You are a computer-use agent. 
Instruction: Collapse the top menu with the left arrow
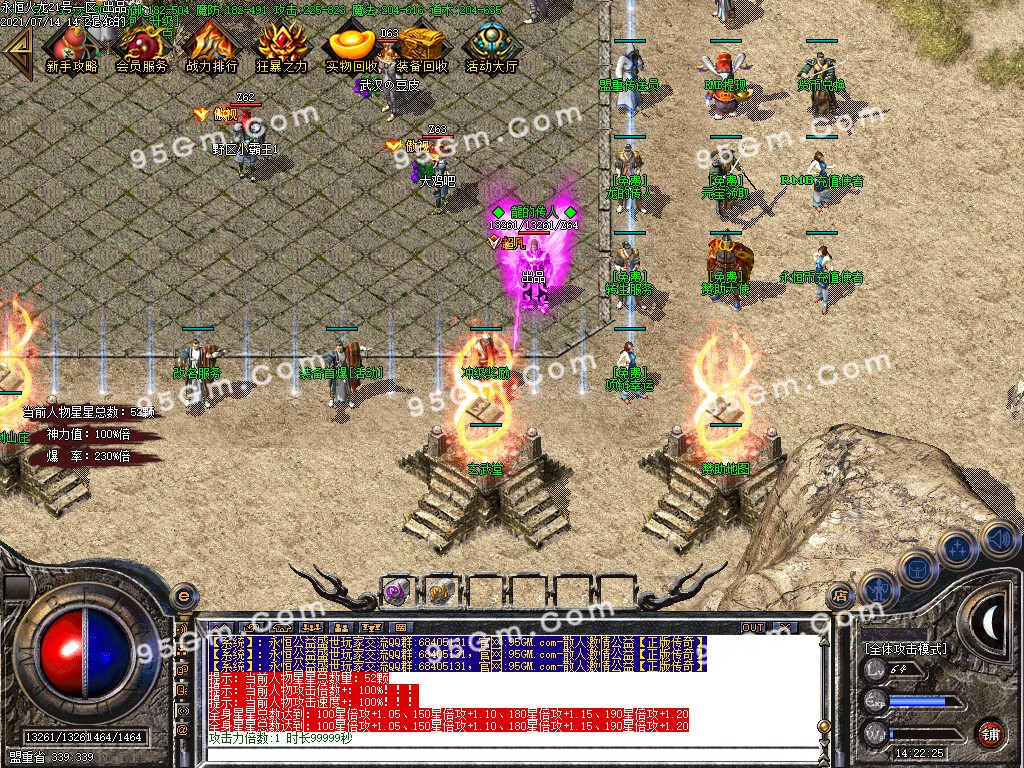17,48
